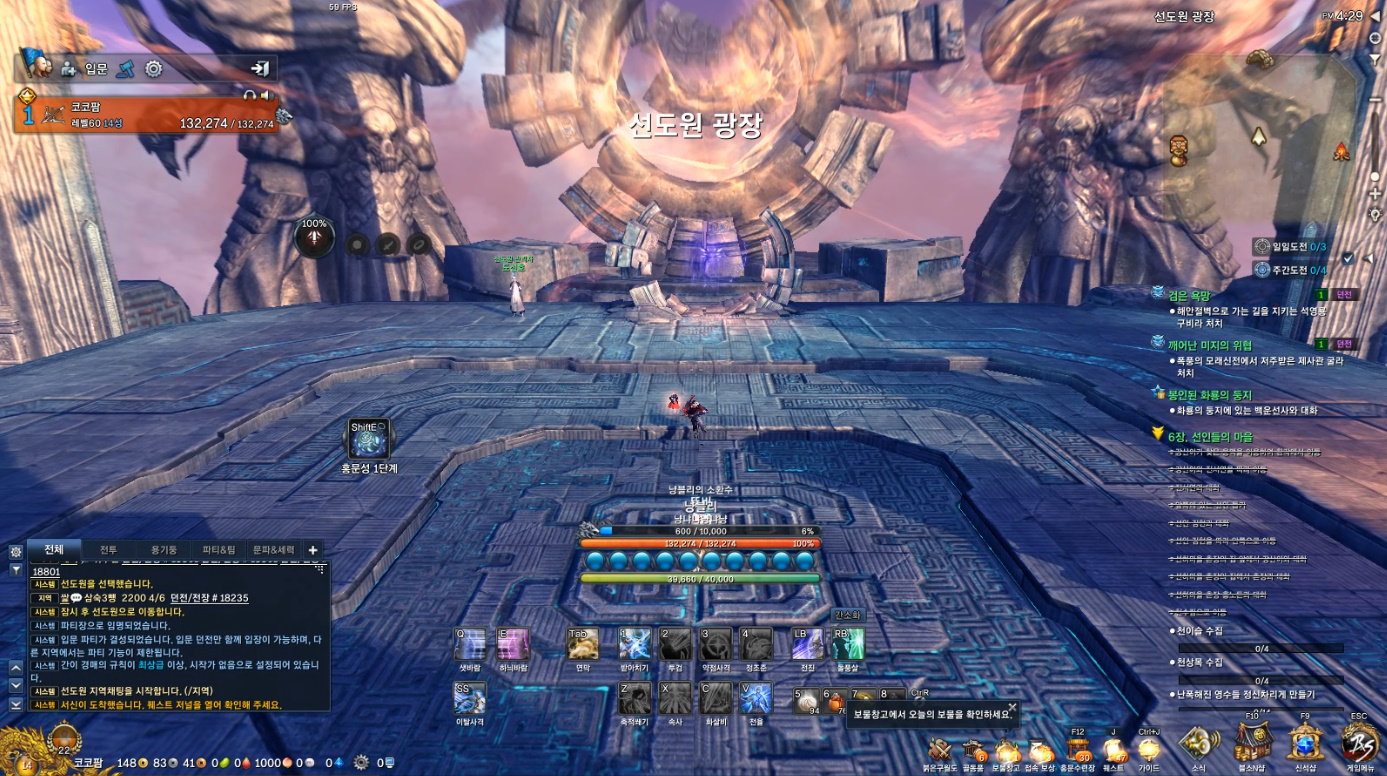The width and height of the screenshot is (1387, 776).
Task: Open the 파티&팀 chat tab
Action: [x=219, y=550]
